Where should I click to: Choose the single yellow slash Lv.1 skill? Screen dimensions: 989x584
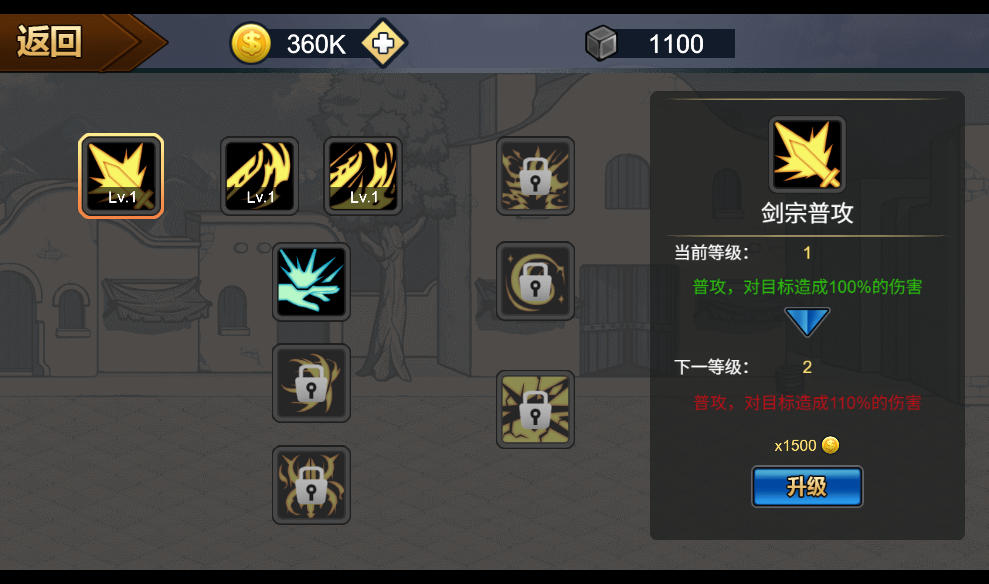click(x=260, y=176)
